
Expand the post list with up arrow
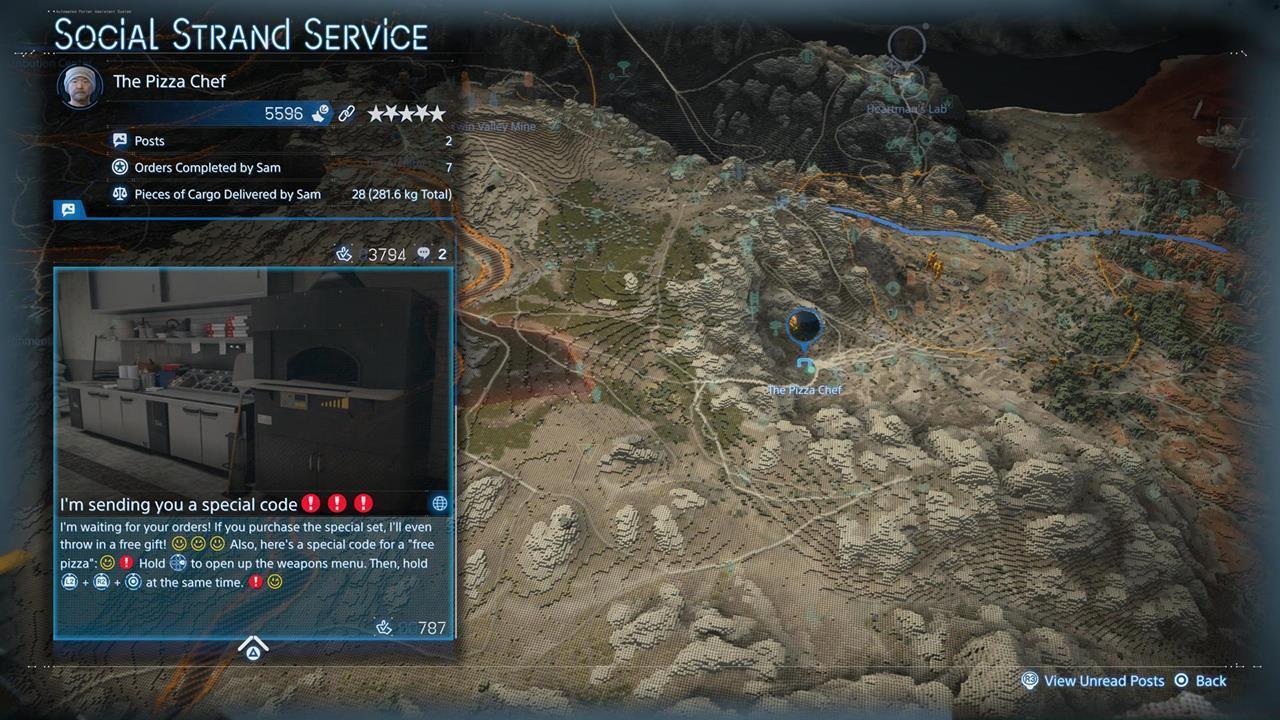[x=253, y=649]
